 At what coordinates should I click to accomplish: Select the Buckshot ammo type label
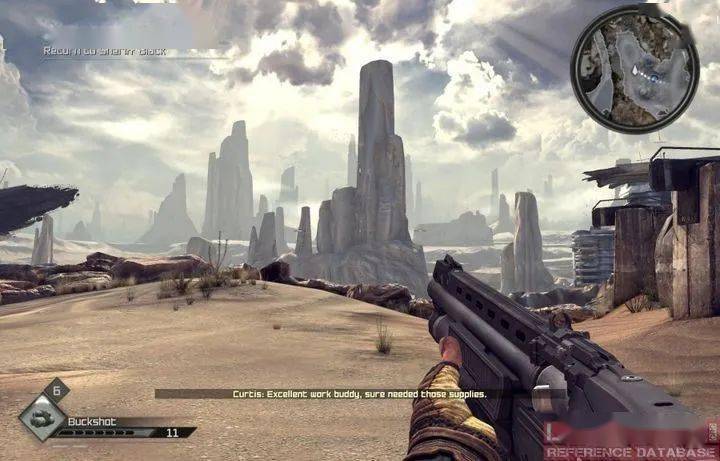(x=92, y=421)
